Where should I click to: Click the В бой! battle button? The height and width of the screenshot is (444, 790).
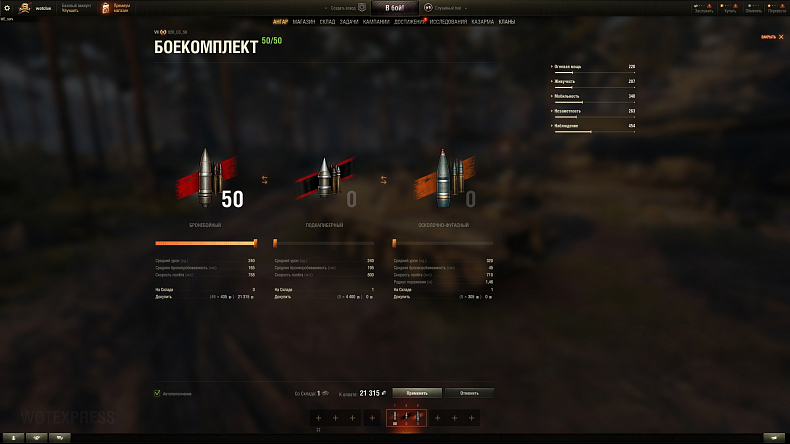tap(394, 7)
